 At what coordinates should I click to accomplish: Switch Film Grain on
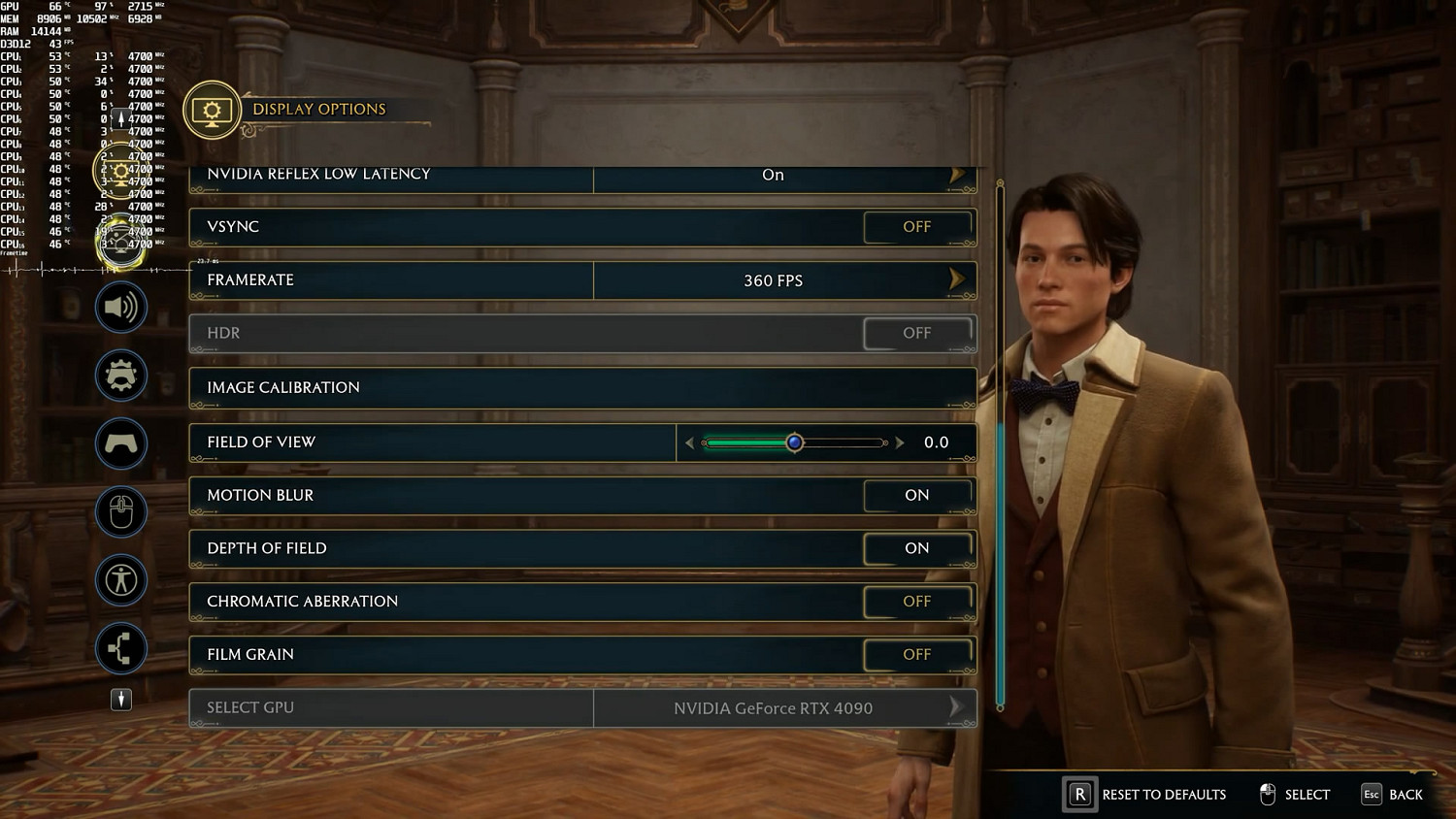pos(916,655)
